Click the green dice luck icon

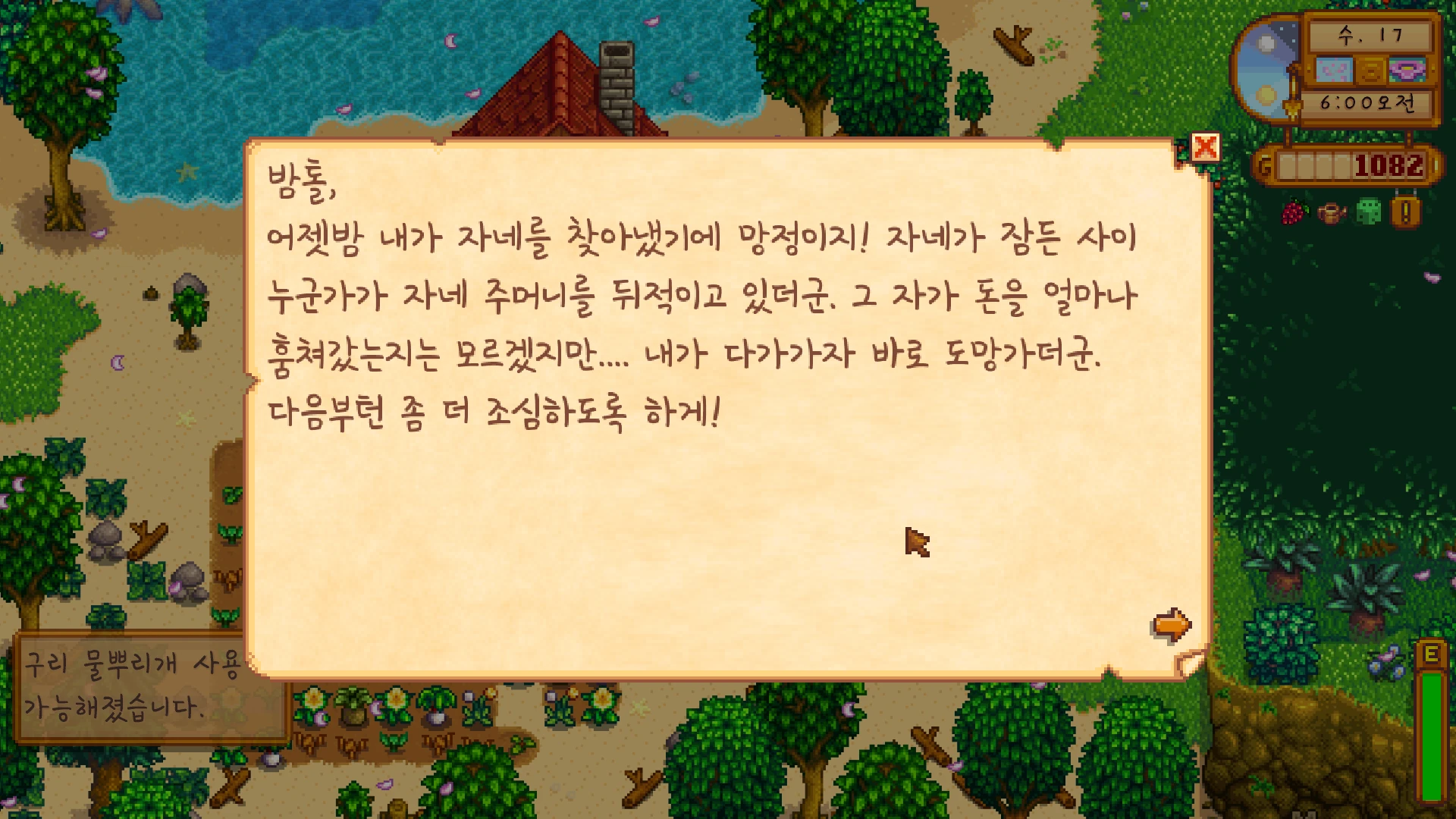click(x=1369, y=212)
